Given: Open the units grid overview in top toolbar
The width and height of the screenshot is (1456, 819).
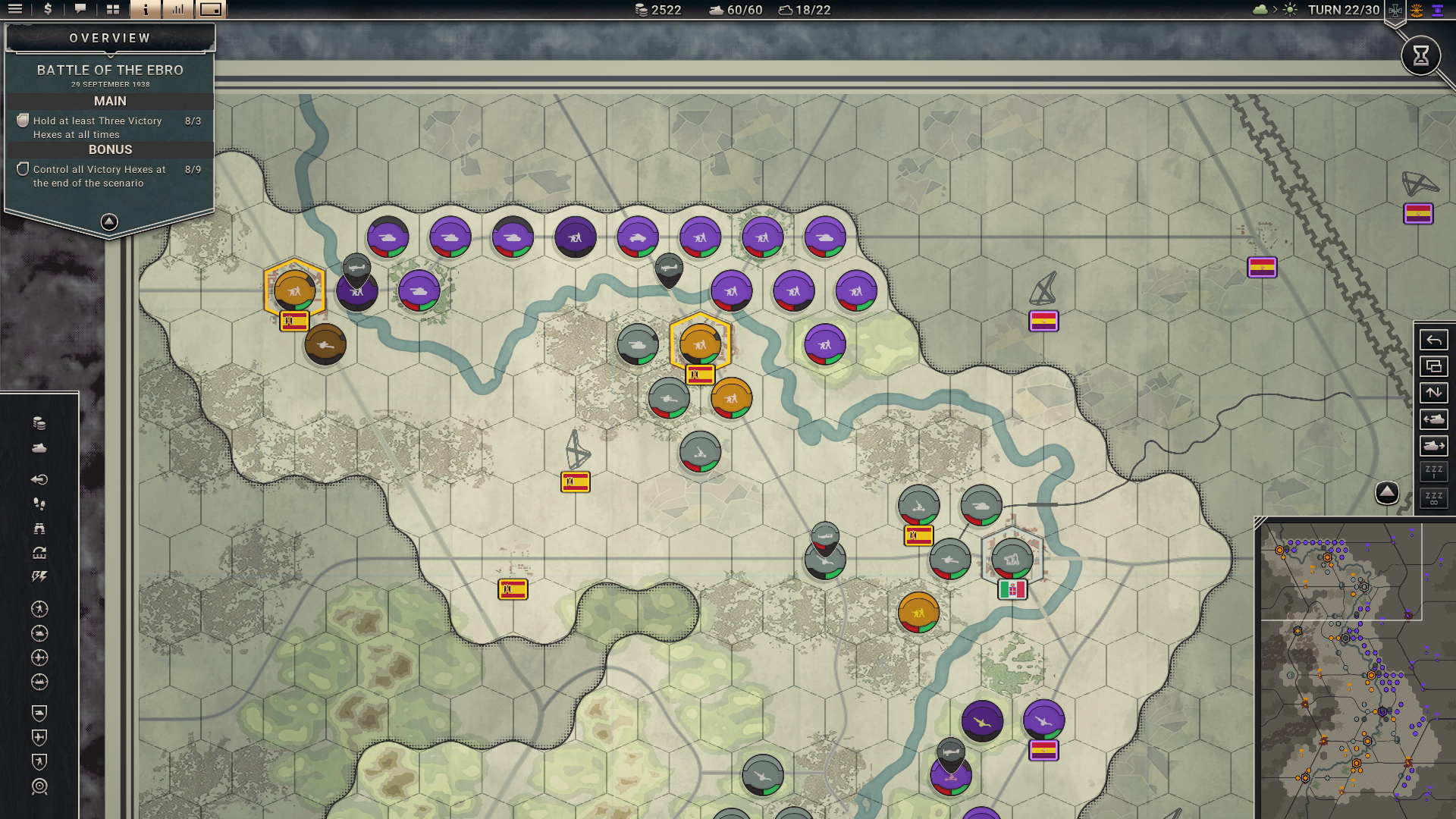Looking at the screenshot, I should [x=114, y=11].
